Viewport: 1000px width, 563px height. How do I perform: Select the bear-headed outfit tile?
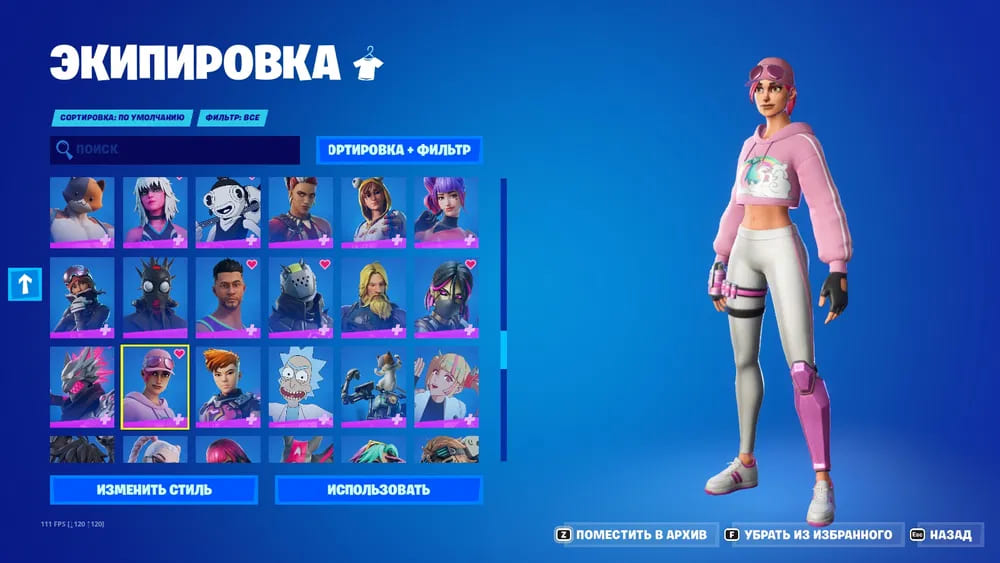[82, 212]
